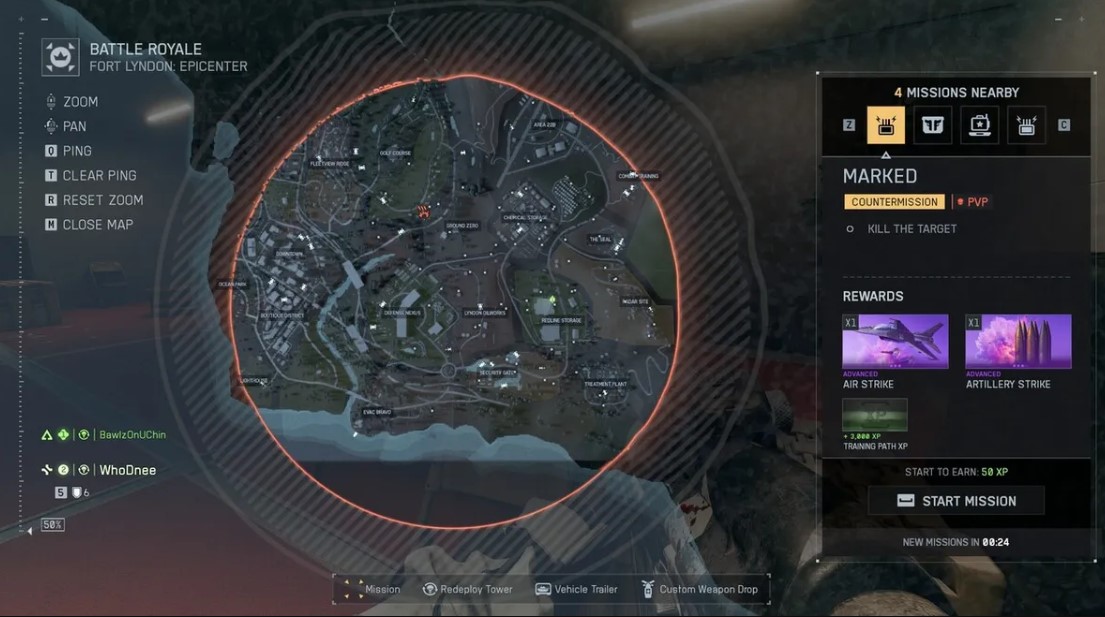This screenshot has height=617, width=1105.
Task: Choose the winged shield mission icon
Action: pyautogui.click(x=932, y=125)
